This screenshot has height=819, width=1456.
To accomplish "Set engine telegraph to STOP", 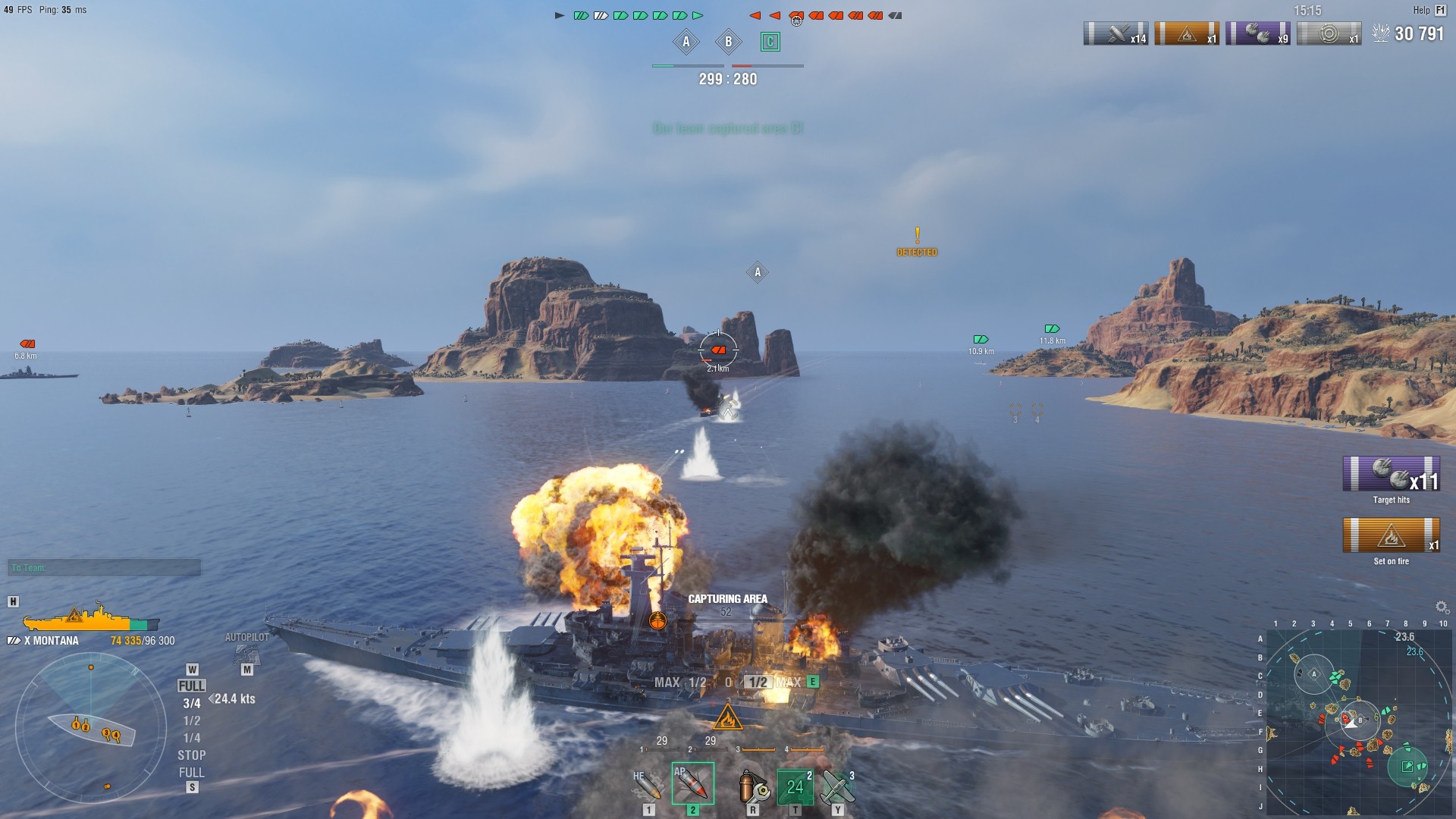I will click(x=192, y=755).
